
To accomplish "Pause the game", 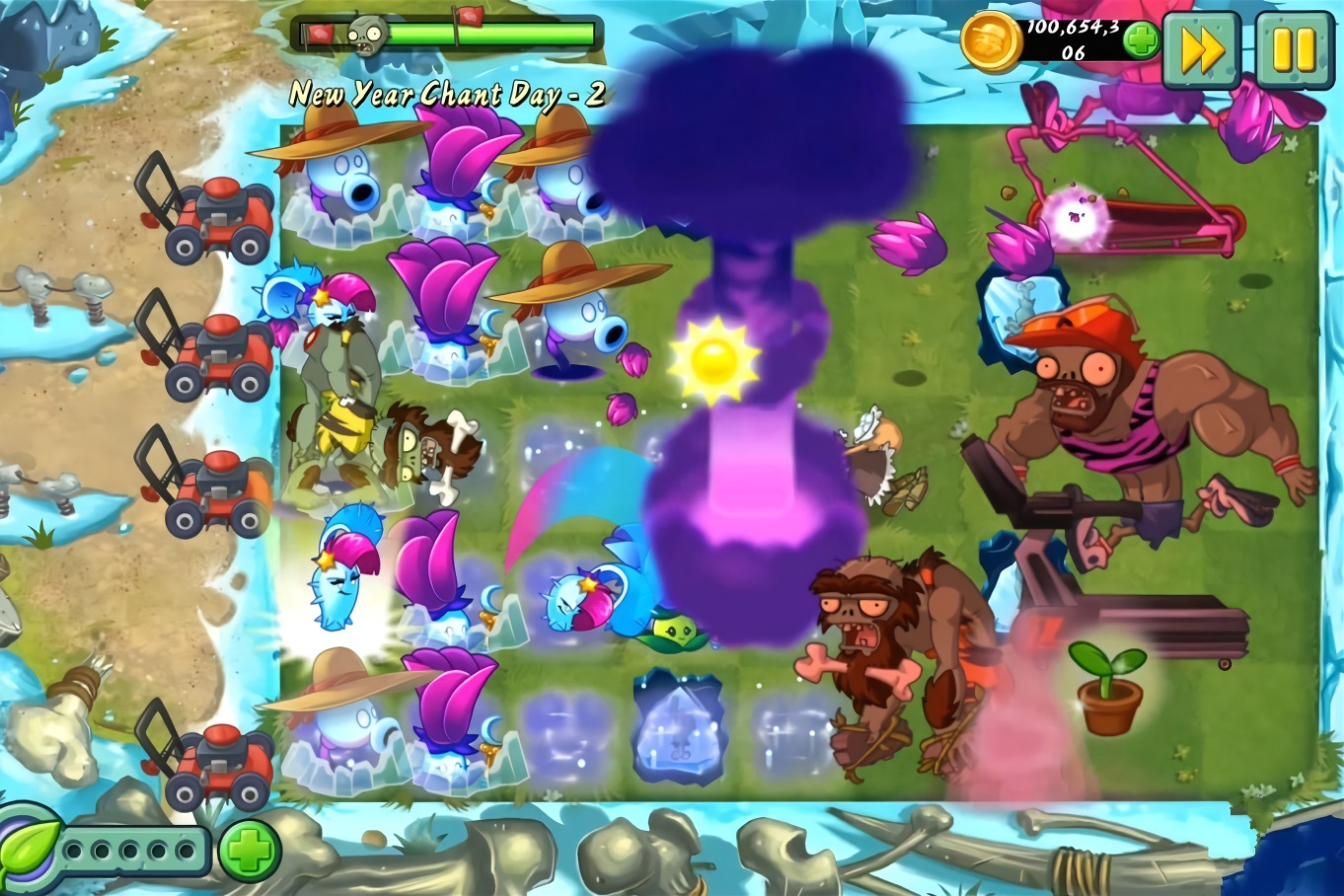I will click(1294, 50).
